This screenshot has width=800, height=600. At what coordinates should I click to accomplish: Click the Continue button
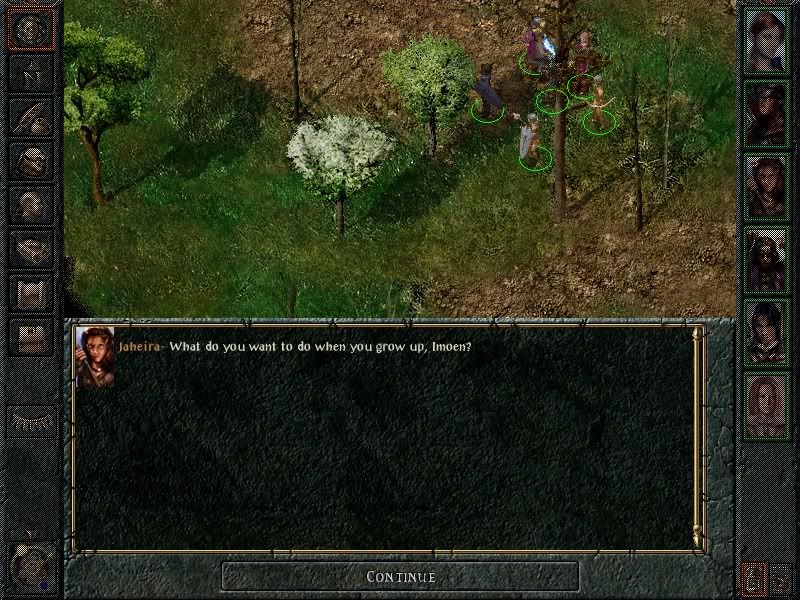pos(400,576)
